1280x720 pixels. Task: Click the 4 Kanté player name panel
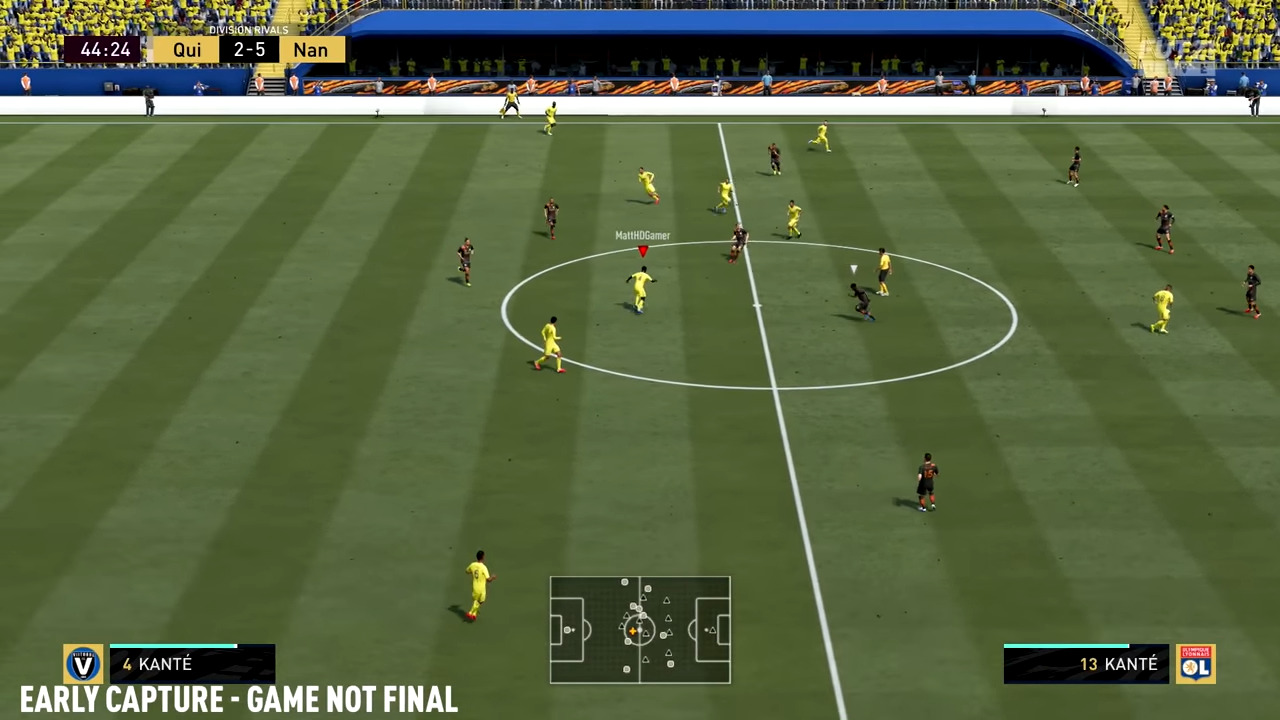pyautogui.click(x=192, y=665)
